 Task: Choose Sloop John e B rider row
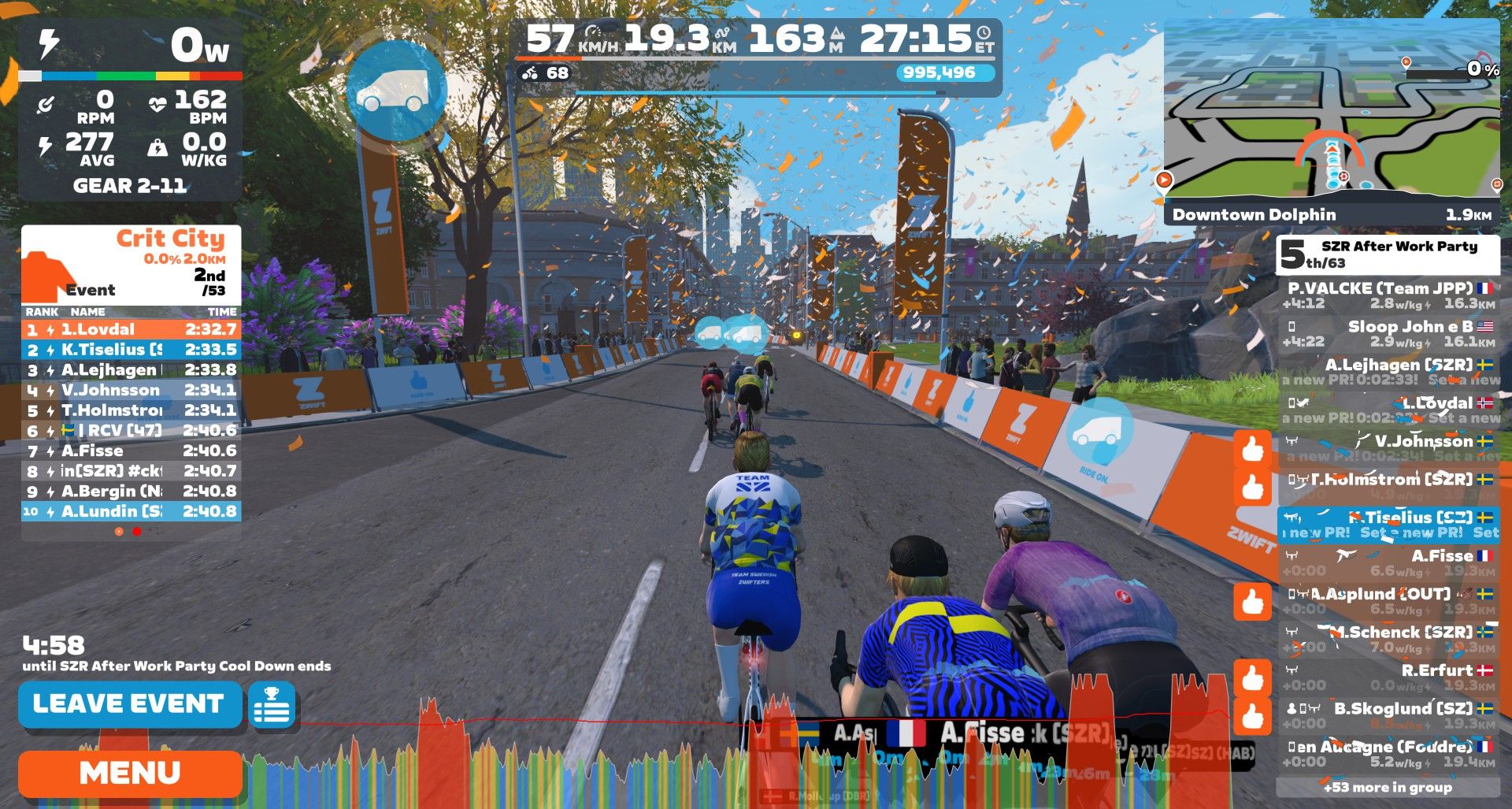(x=1388, y=333)
